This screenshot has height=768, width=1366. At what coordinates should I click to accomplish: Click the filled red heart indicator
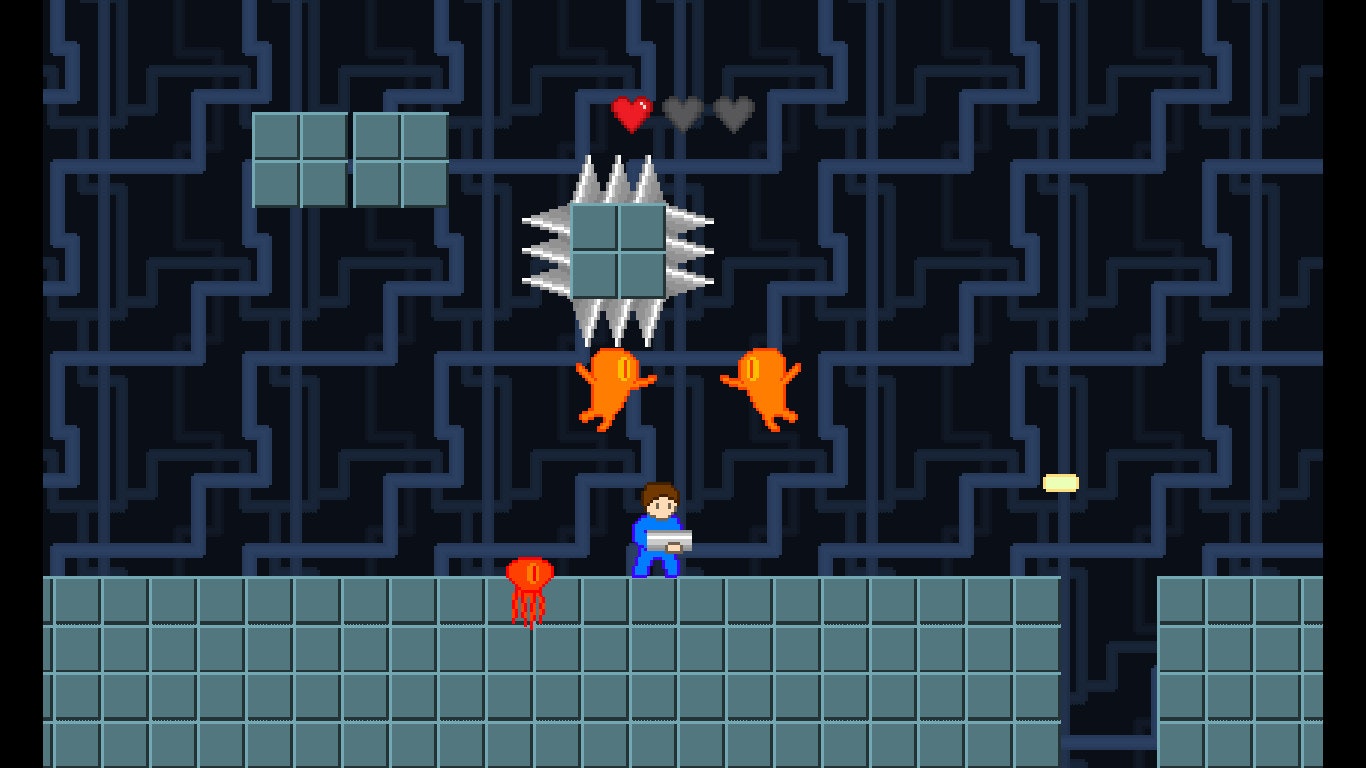pos(630,114)
